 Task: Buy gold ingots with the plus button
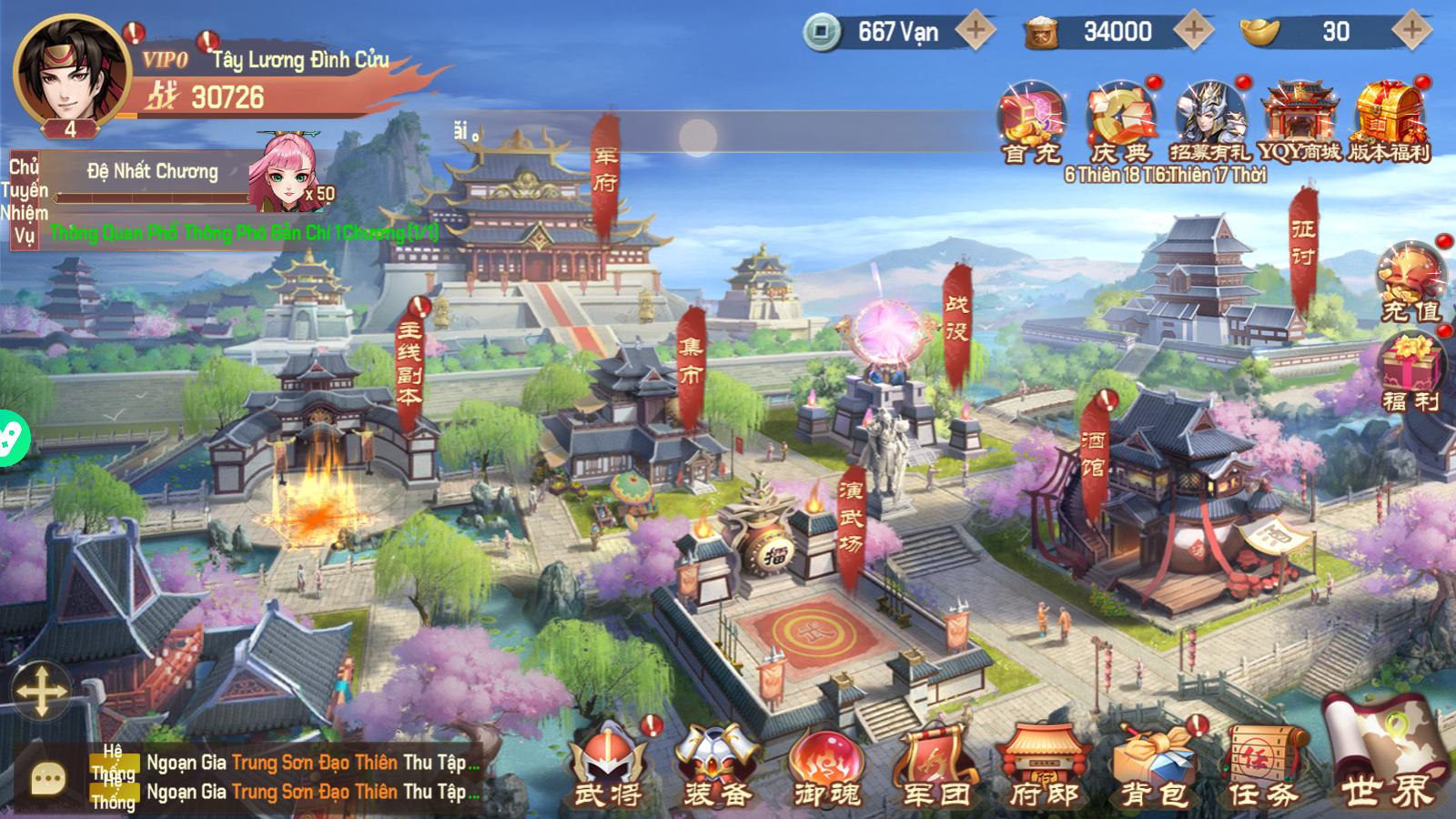pyautogui.click(x=1411, y=31)
